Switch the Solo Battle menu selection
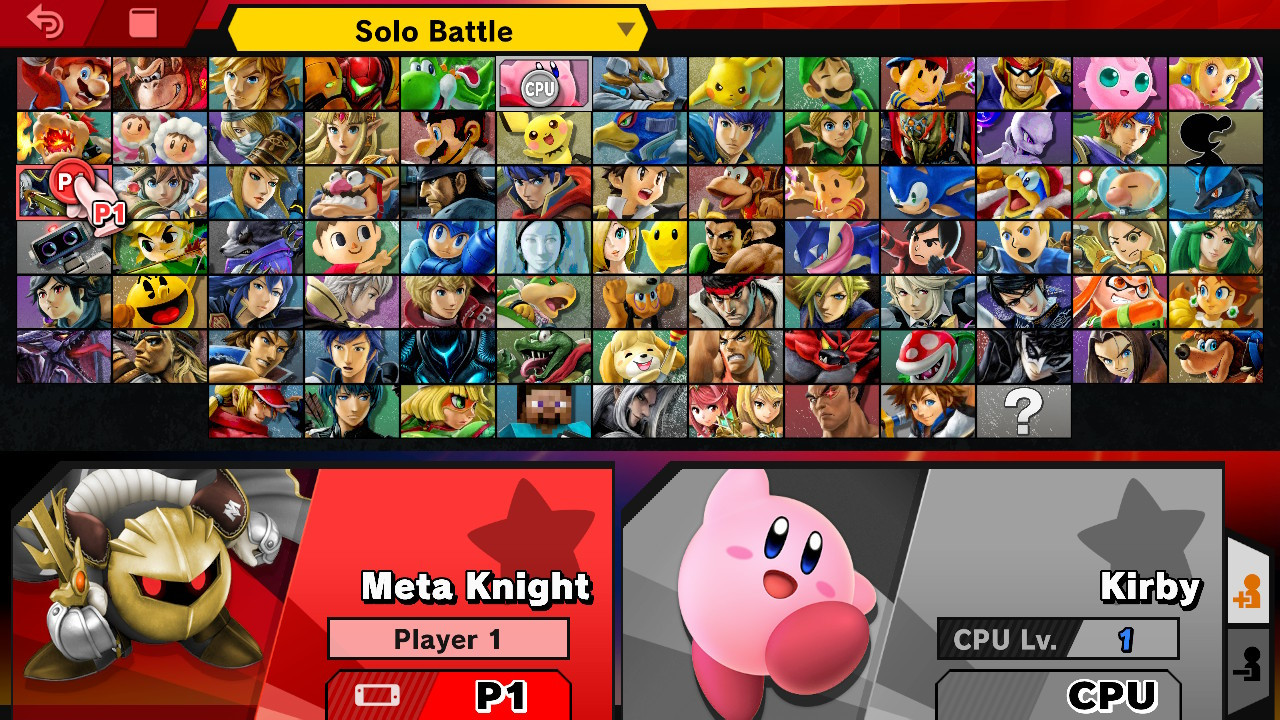 click(435, 30)
